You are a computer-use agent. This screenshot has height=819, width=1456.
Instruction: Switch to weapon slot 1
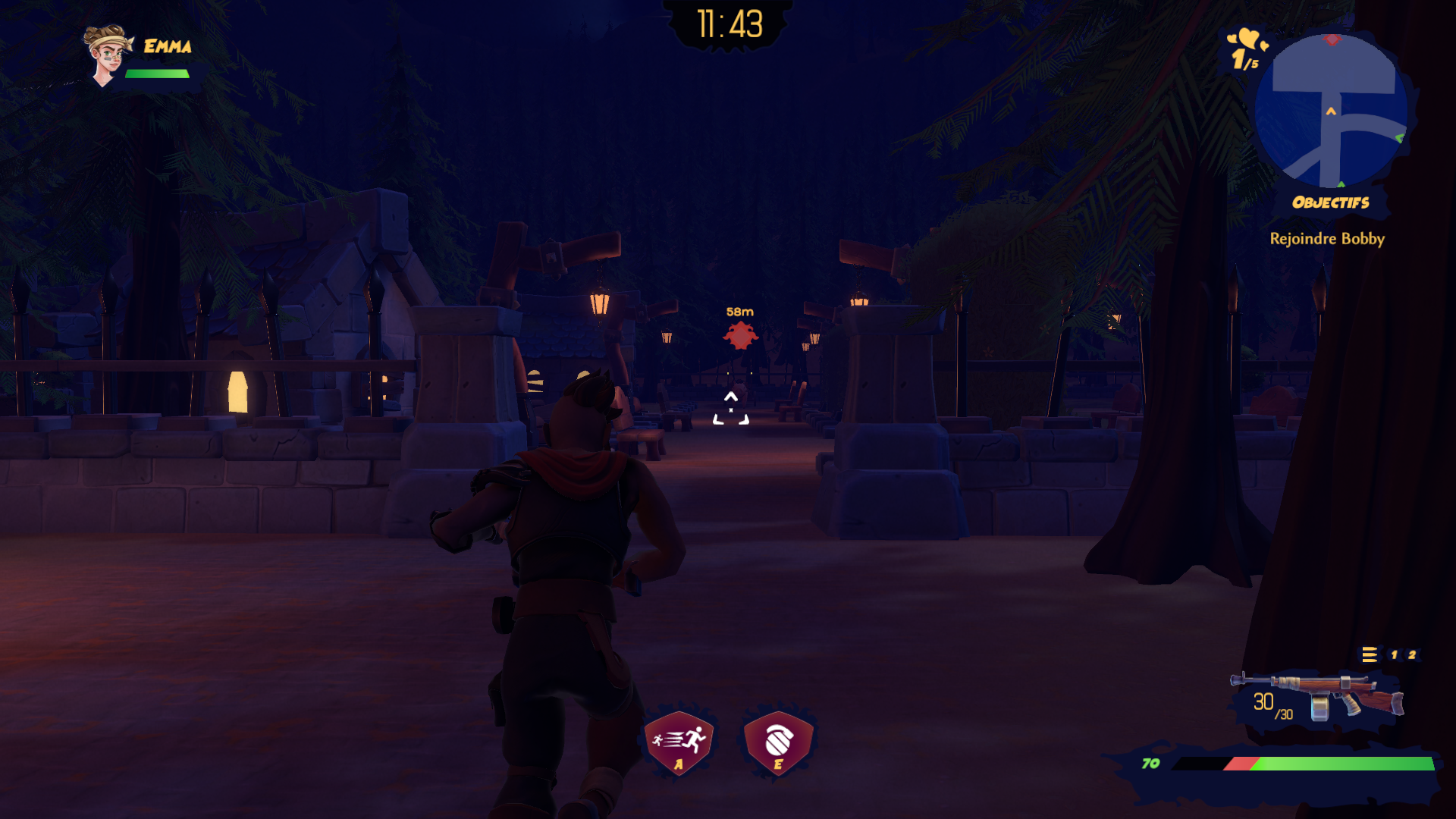(1394, 654)
